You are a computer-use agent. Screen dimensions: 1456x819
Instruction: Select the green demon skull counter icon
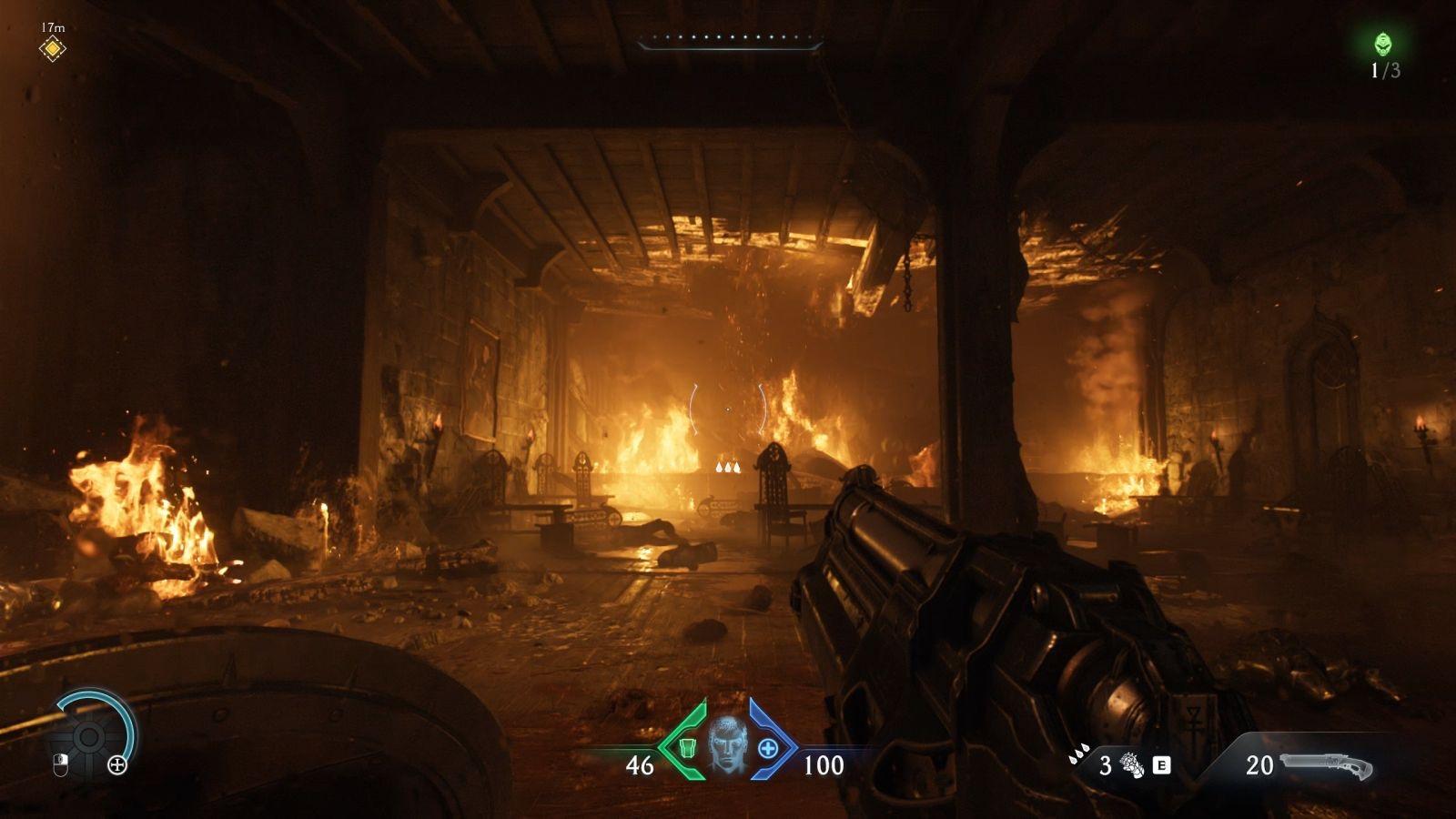click(1383, 44)
